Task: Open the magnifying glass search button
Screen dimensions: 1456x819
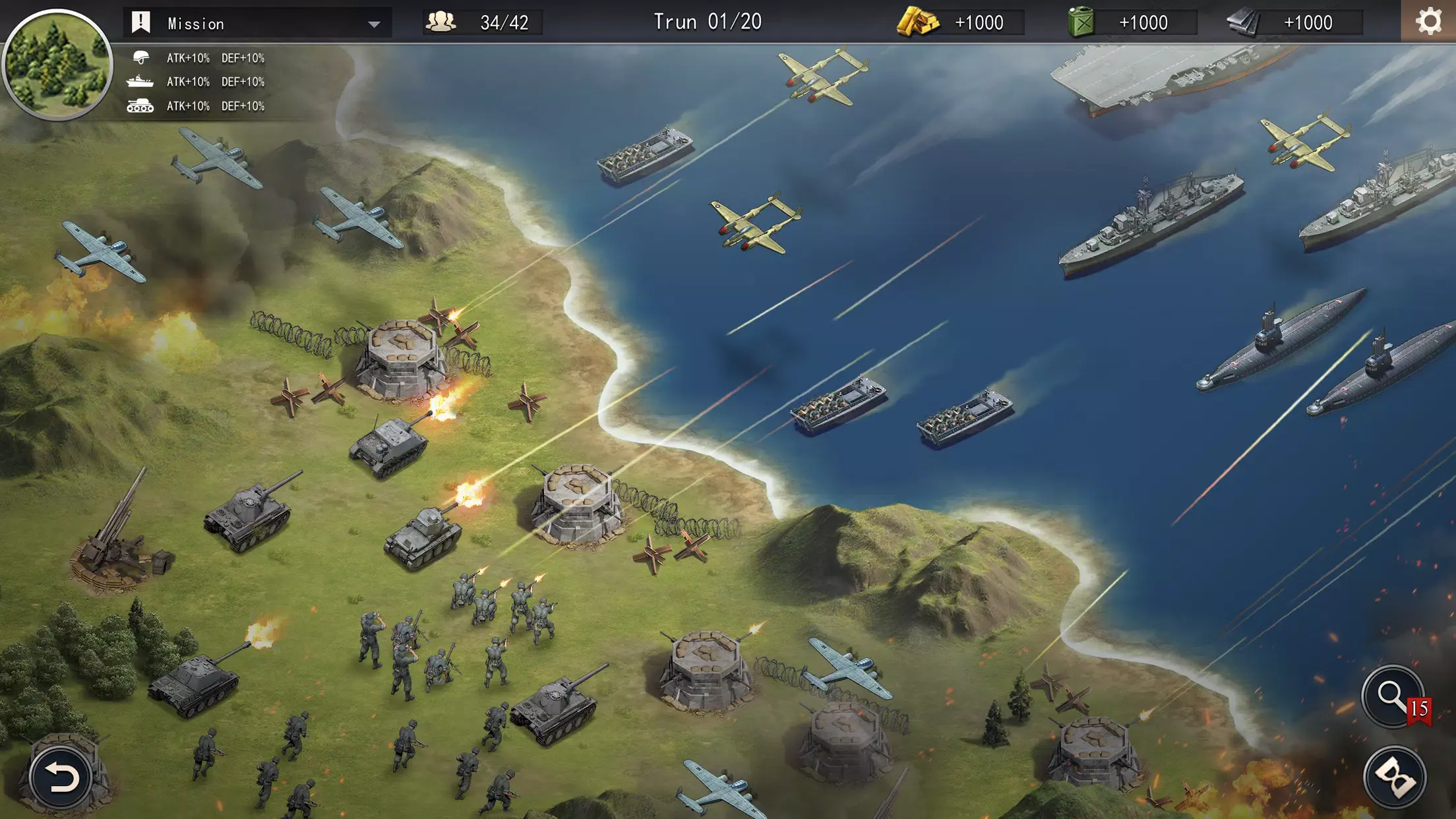Action: tap(1393, 696)
